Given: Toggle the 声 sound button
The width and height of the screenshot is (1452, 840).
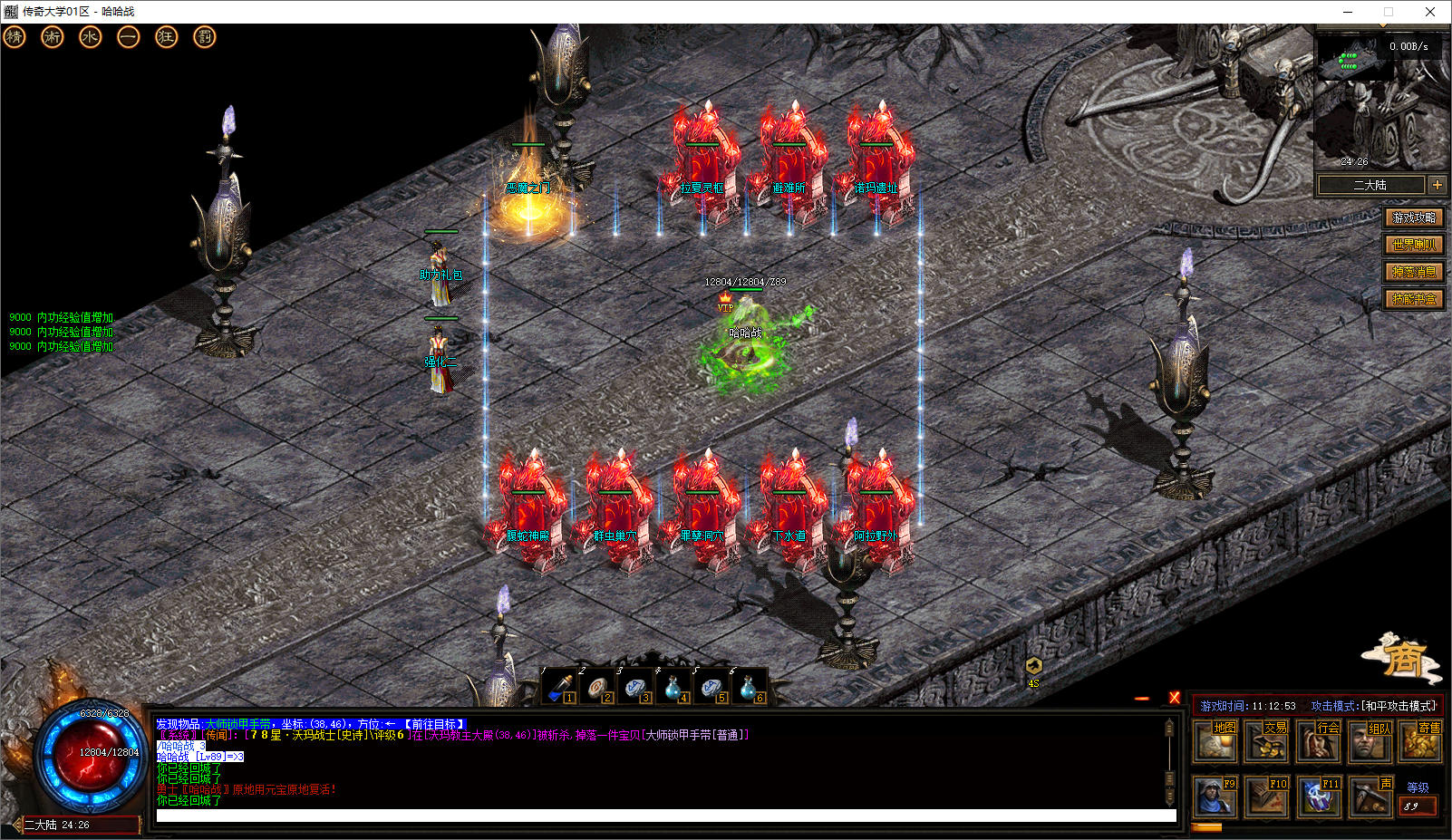Looking at the screenshot, I should pyautogui.click(x=1370, y=797).
